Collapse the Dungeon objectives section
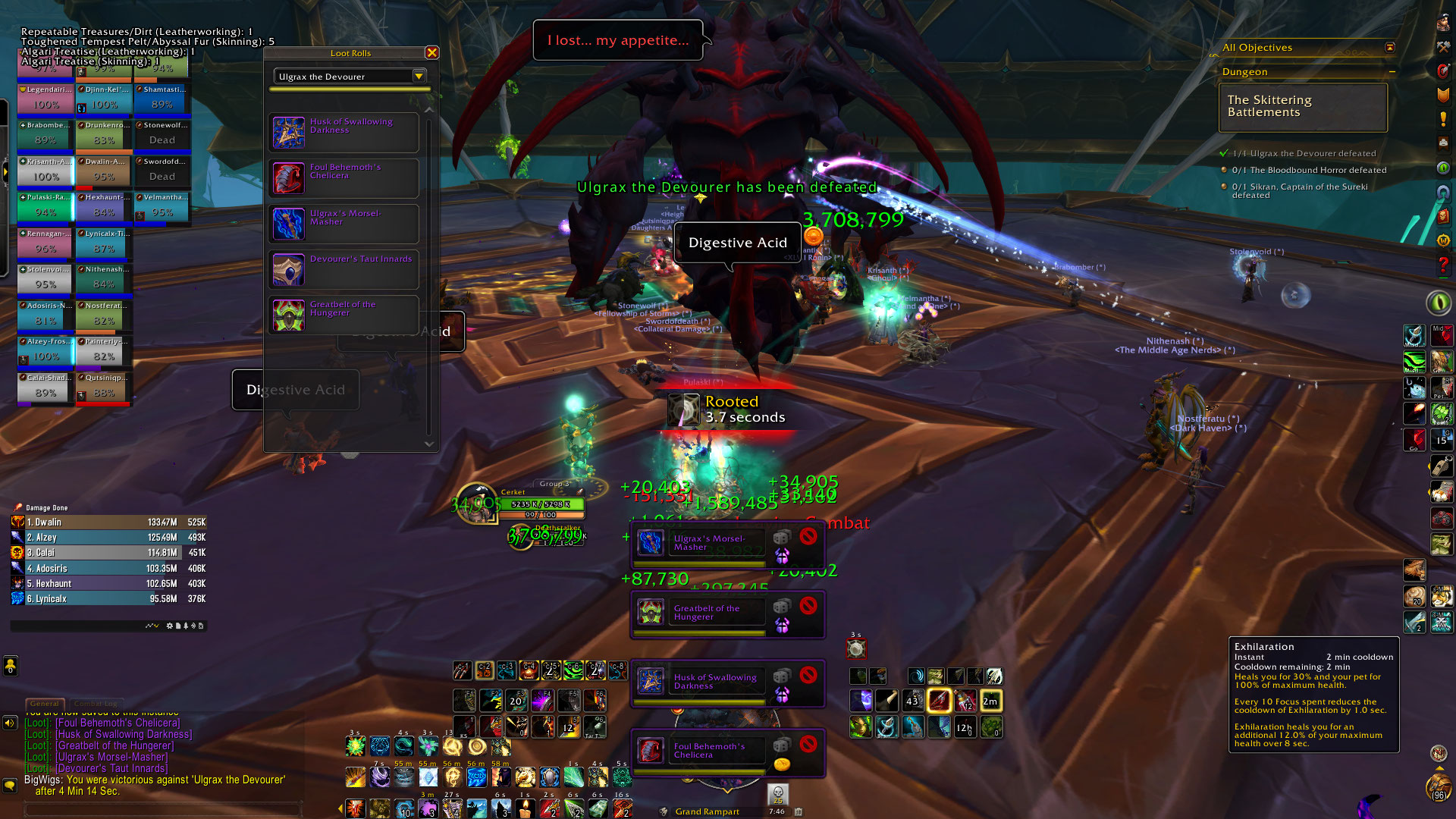The height and width of the screenshot is (819, 1456). click(1392, 72)
